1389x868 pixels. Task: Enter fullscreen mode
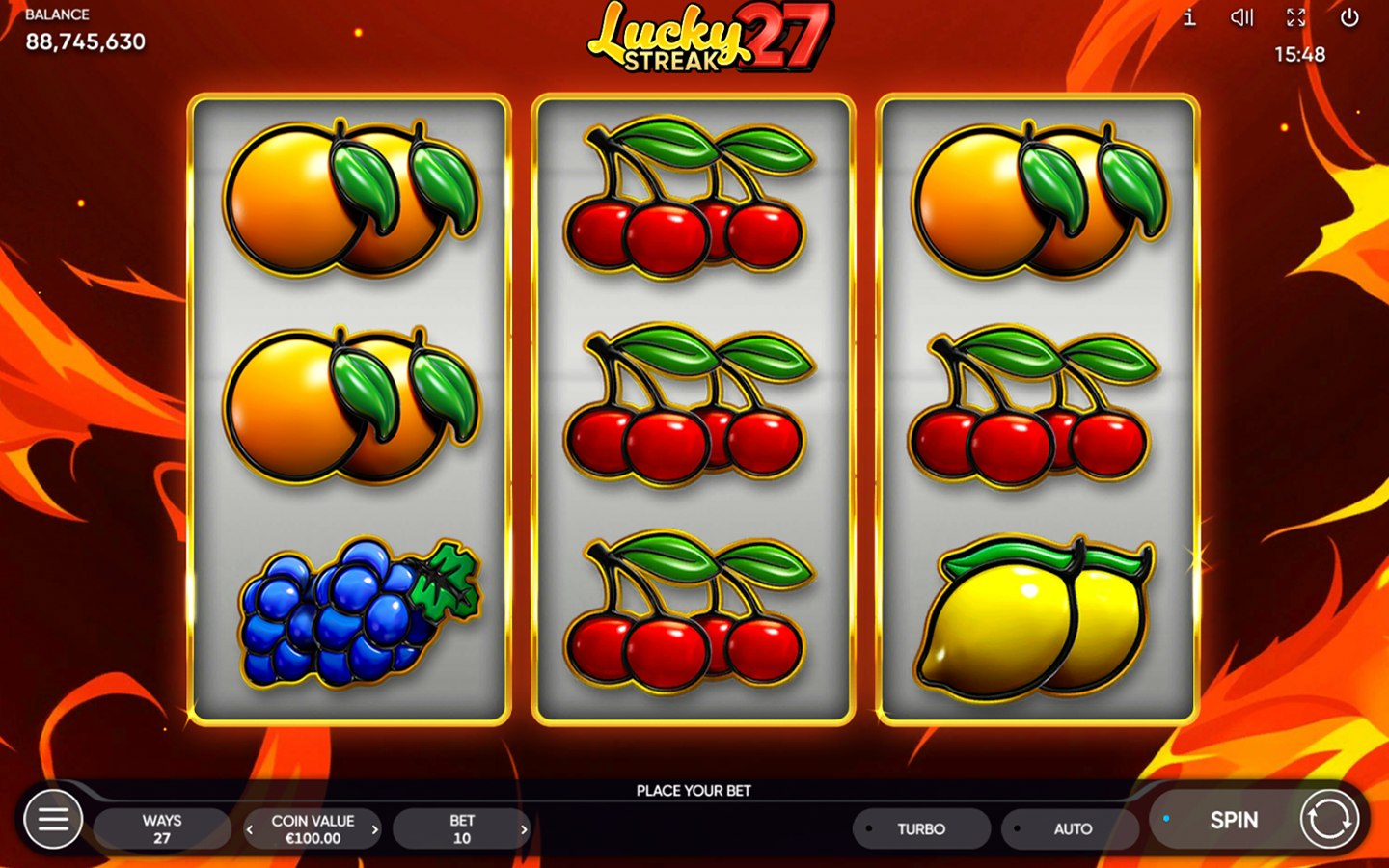pyautogui.click(x=1295, y=17)
